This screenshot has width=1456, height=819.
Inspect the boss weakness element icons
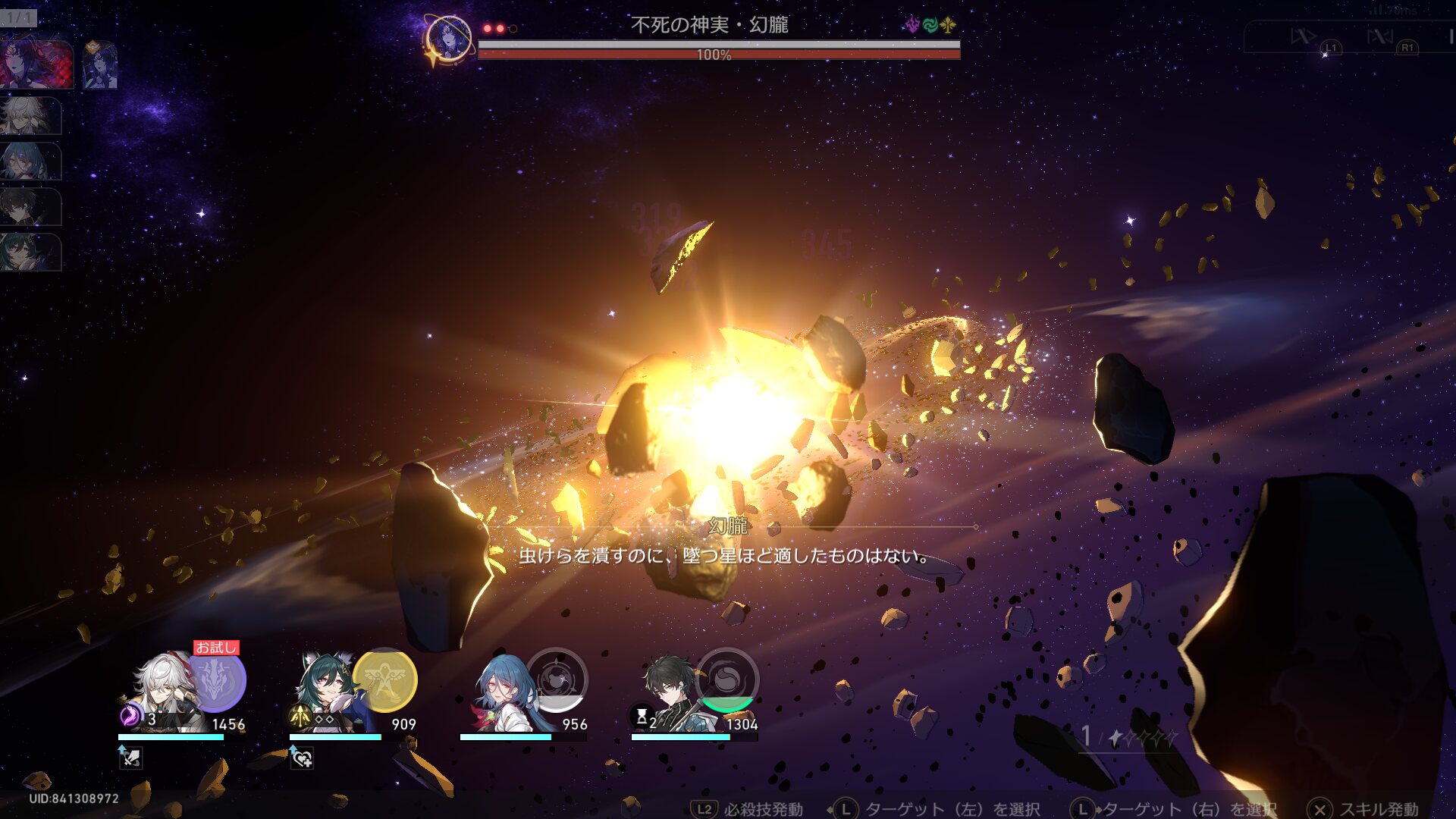click(930, 26)
